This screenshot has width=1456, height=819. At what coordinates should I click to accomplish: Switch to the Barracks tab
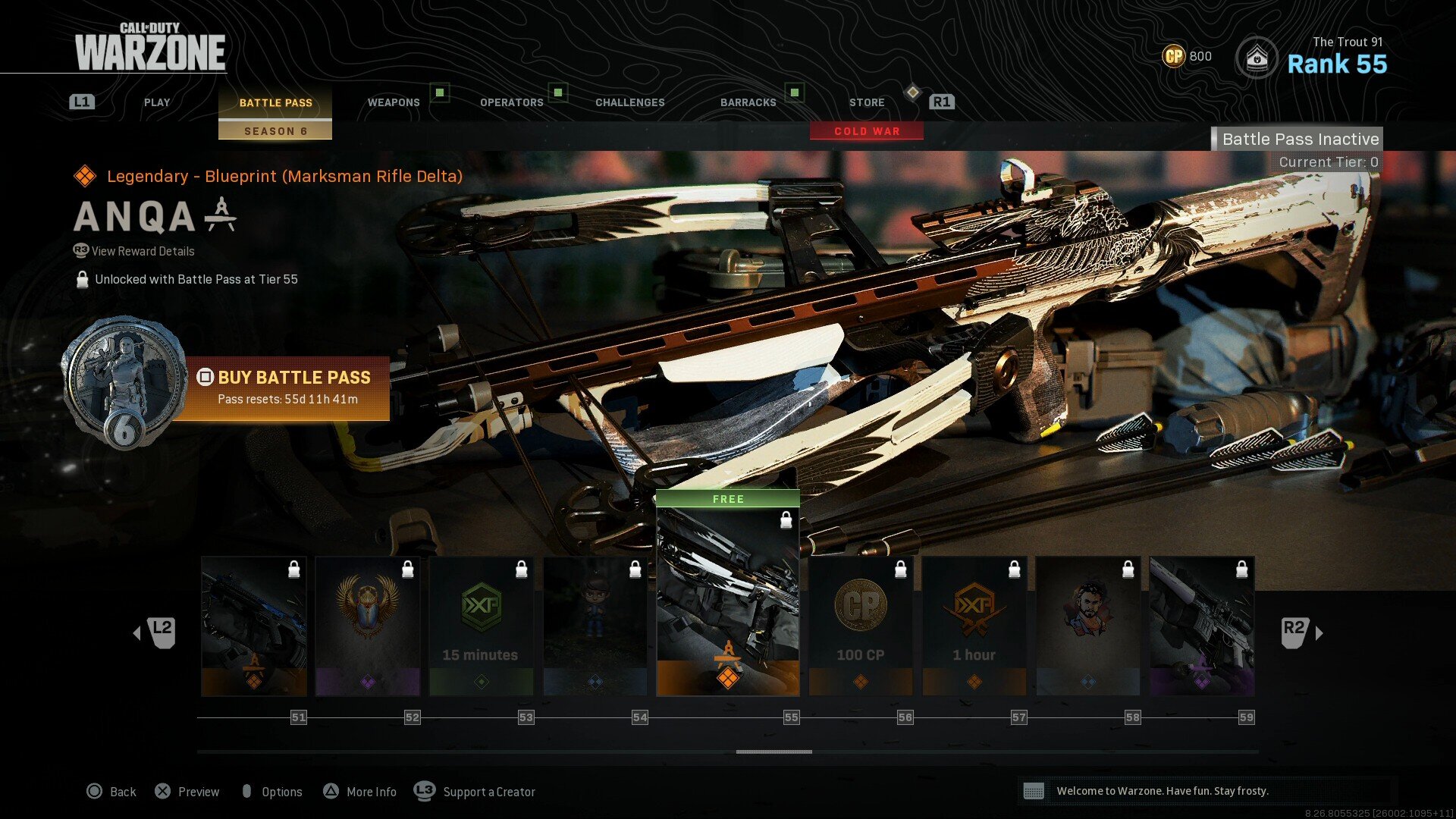(748, 102)
